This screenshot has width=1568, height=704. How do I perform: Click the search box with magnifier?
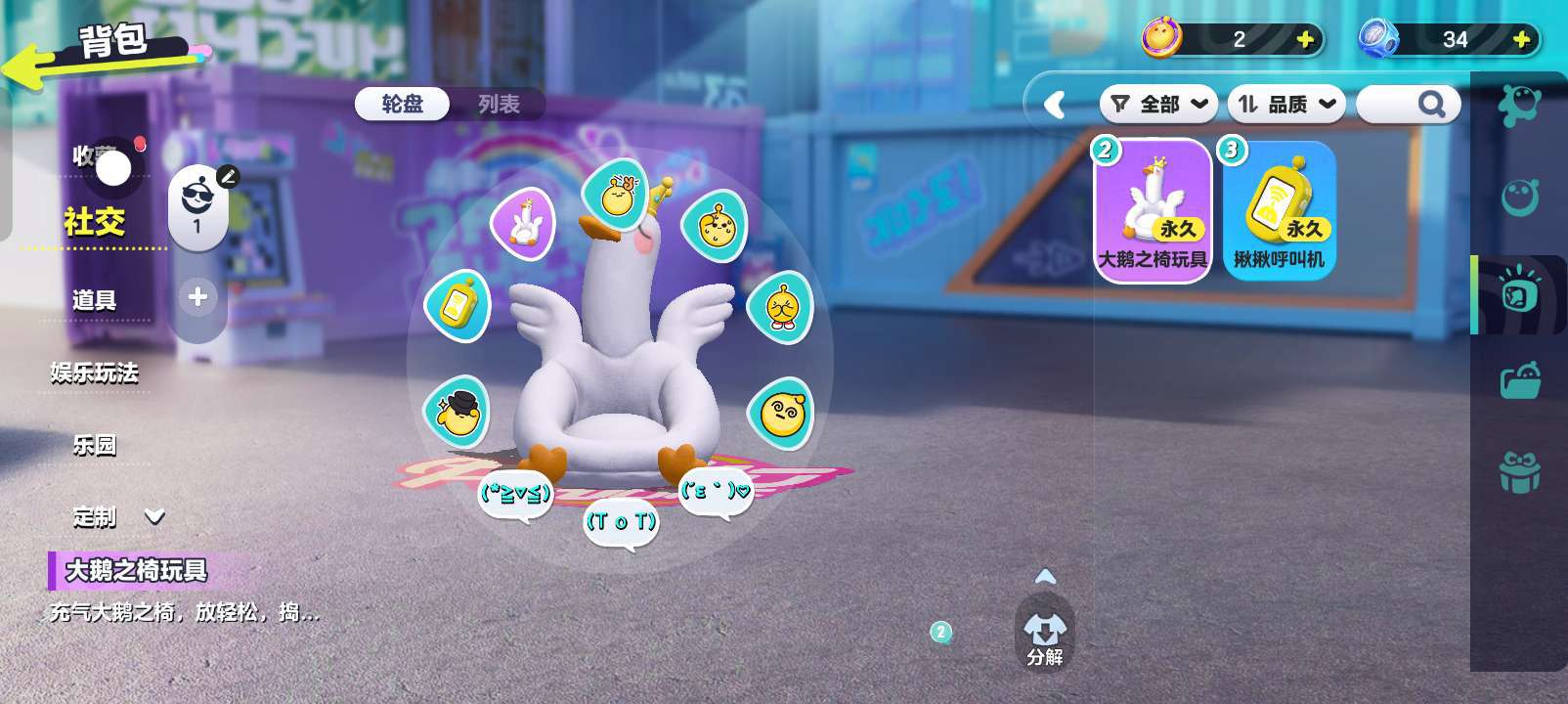[x=1409, y=104]
